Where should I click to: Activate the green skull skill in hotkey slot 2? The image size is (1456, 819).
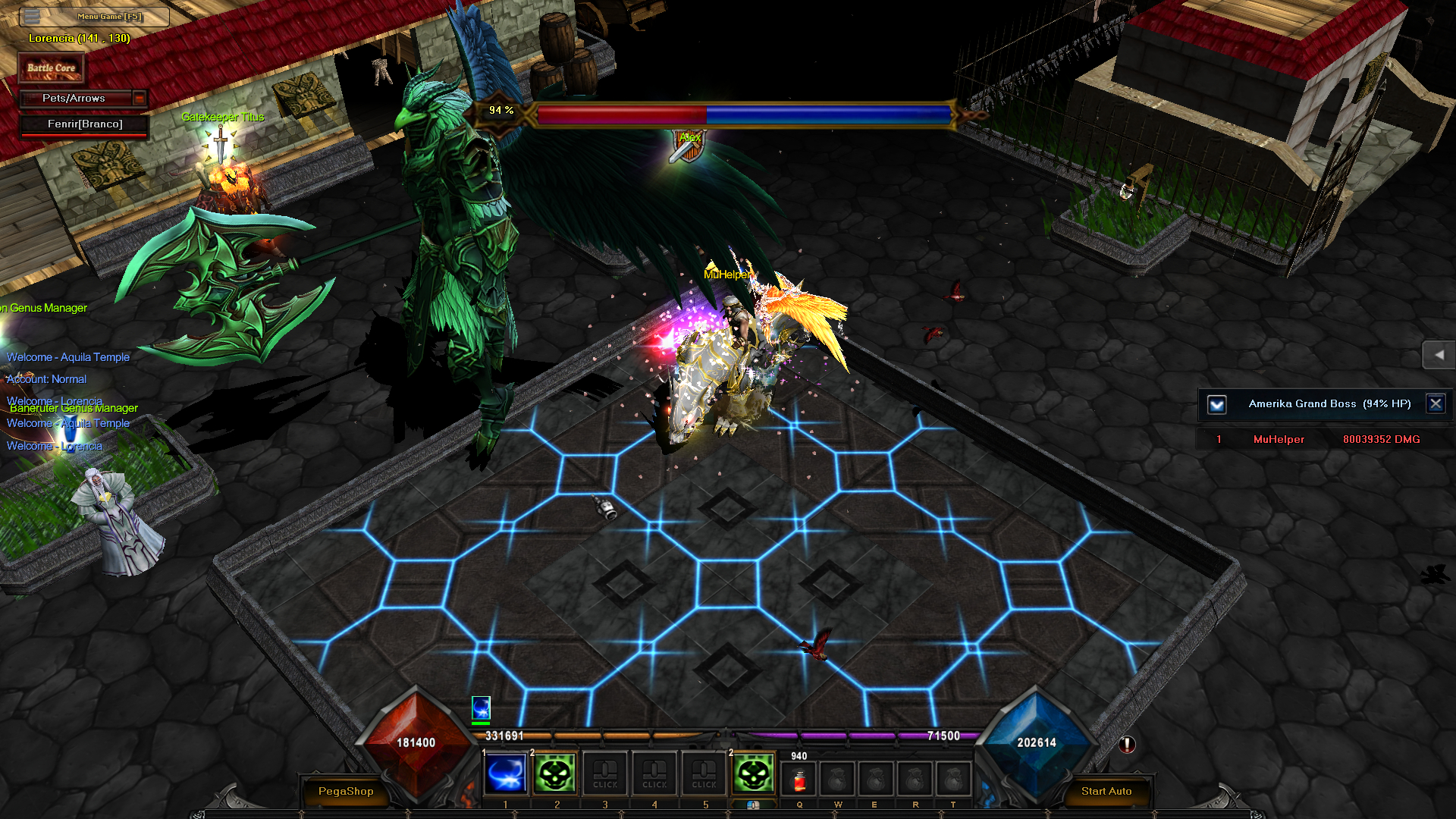pos(556,773)
